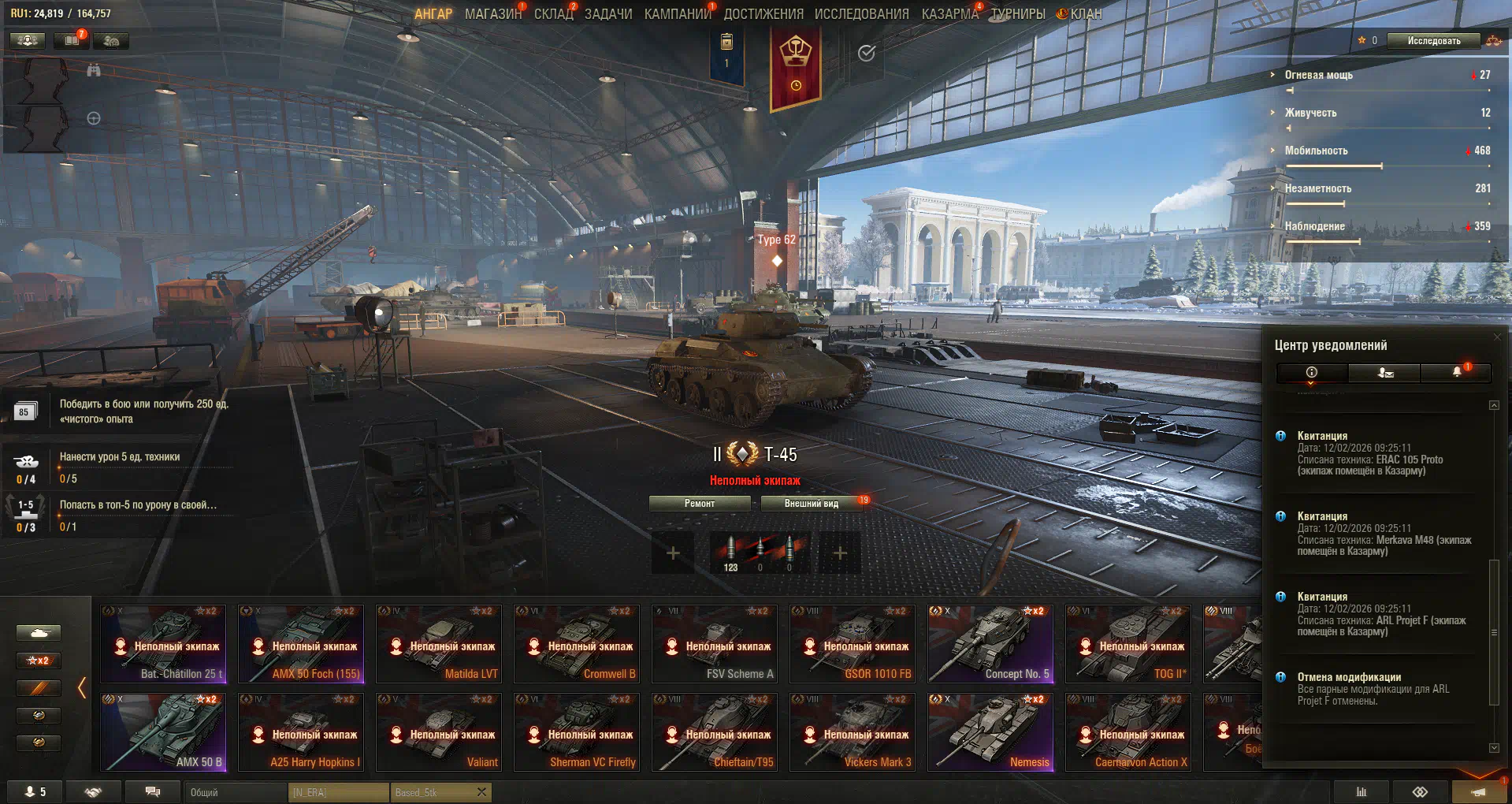This screenshot has width=1512, height=804.
Task: Open the Задачи (Missions) menu
Action: click(x=608, y=14)
